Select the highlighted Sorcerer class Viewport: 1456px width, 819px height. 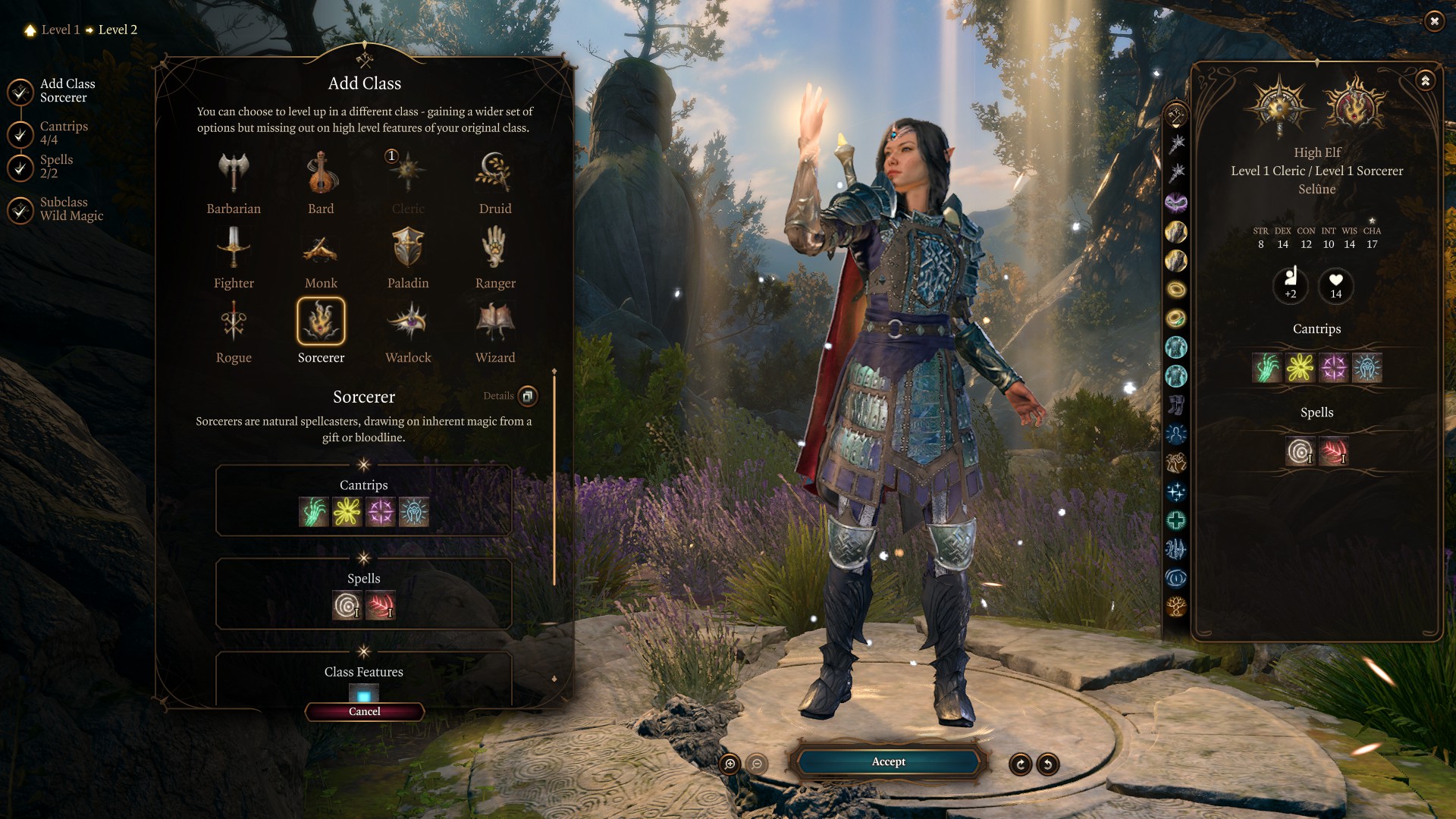point(321,322)
